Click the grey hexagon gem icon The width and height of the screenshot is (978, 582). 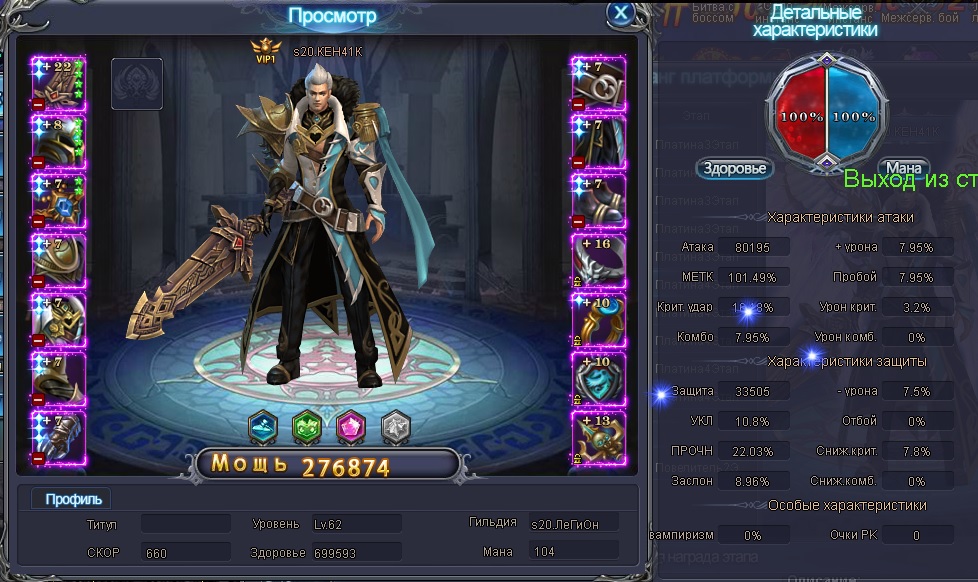pos(396,426)
